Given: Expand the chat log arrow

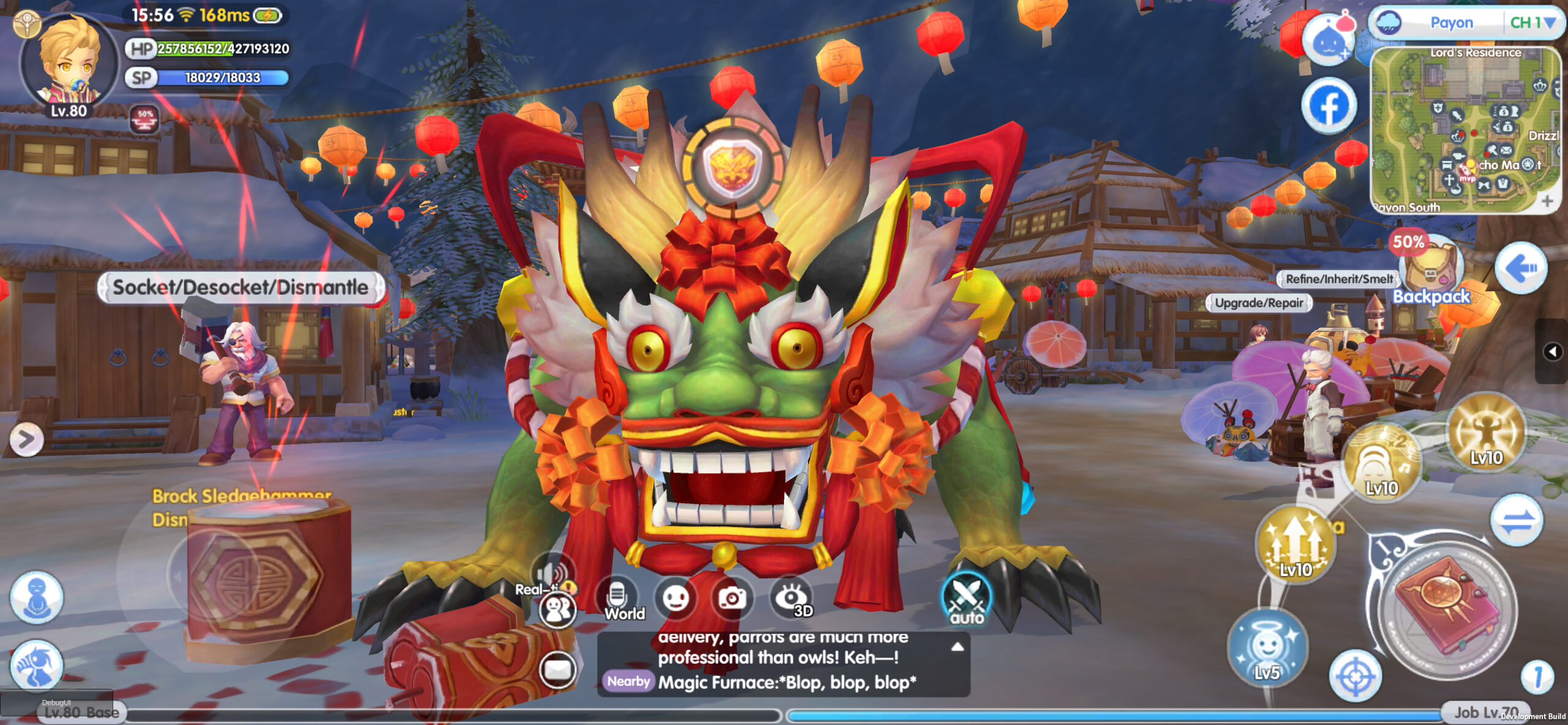Looking at the screenshot, I should tap(957, 647).
